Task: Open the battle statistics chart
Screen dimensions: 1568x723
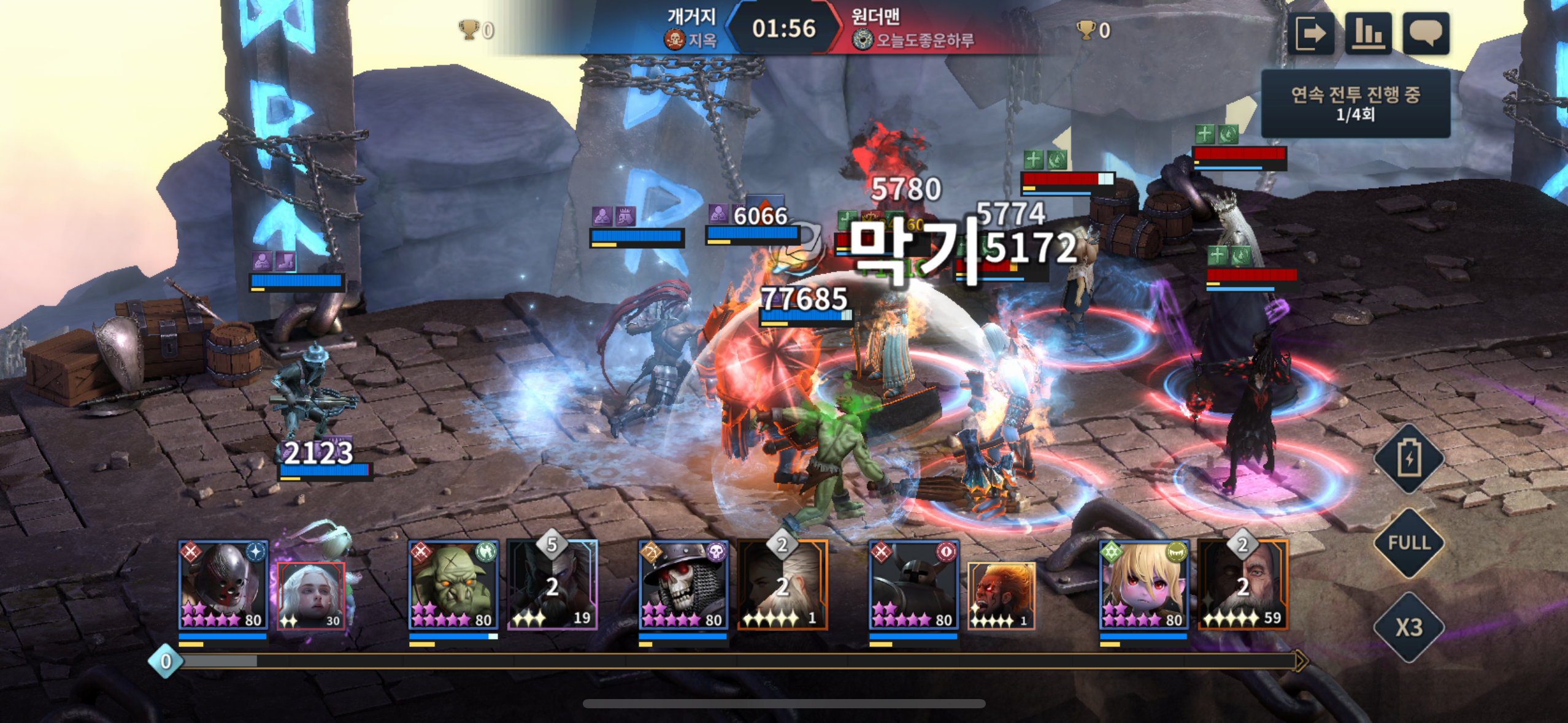Action: coord(1368,33)
